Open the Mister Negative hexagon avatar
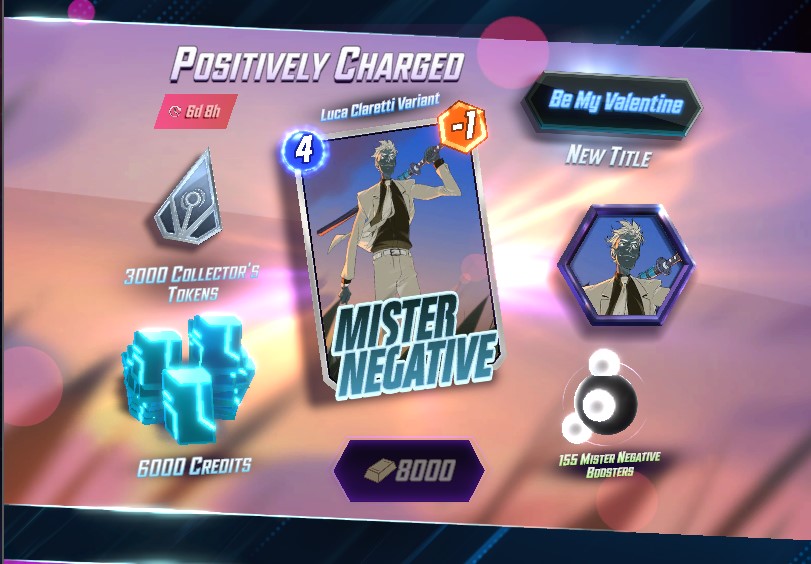 (624, 266)
